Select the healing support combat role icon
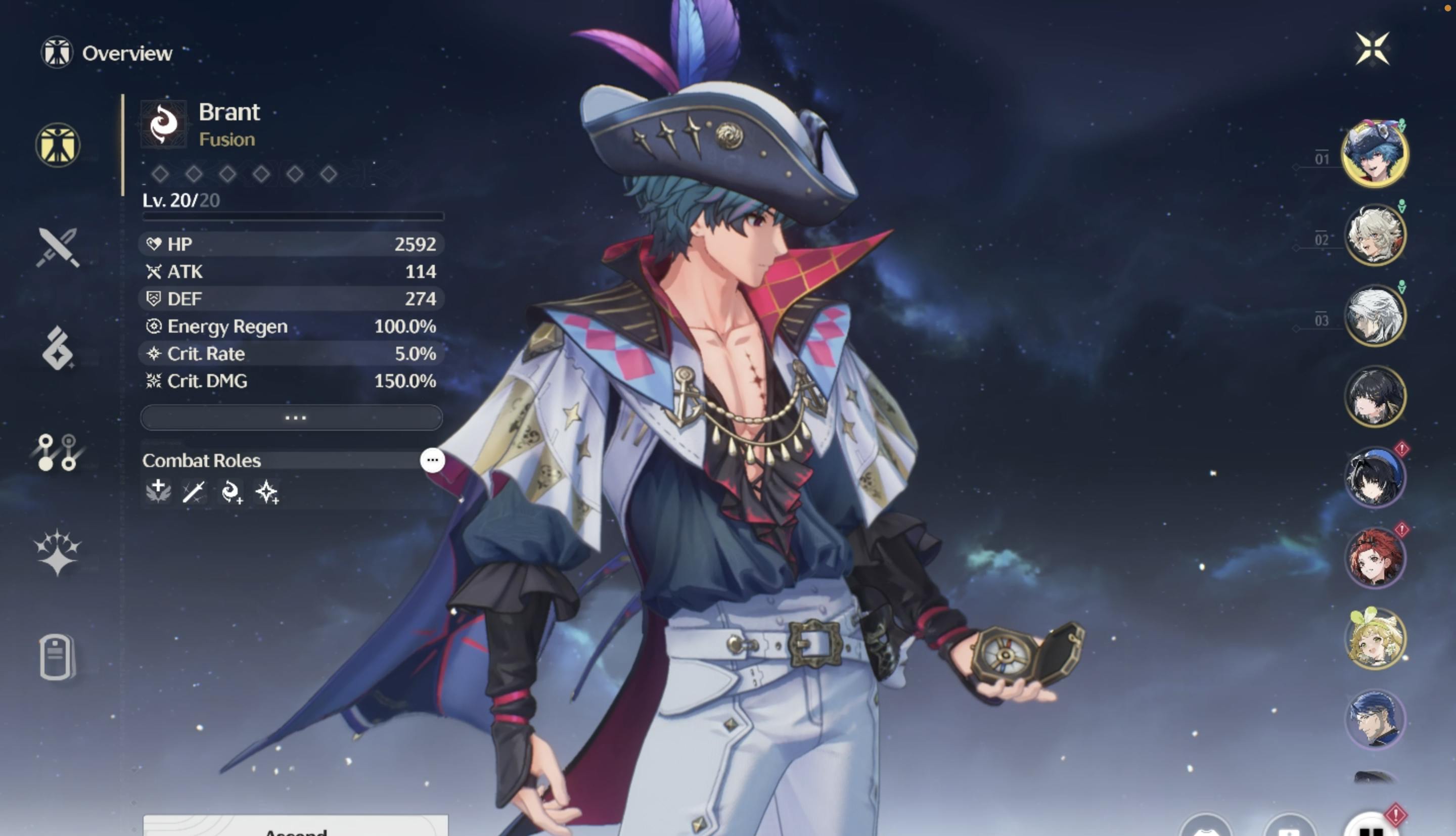This screenshot has width=1456, height=836. pos(158,491)
